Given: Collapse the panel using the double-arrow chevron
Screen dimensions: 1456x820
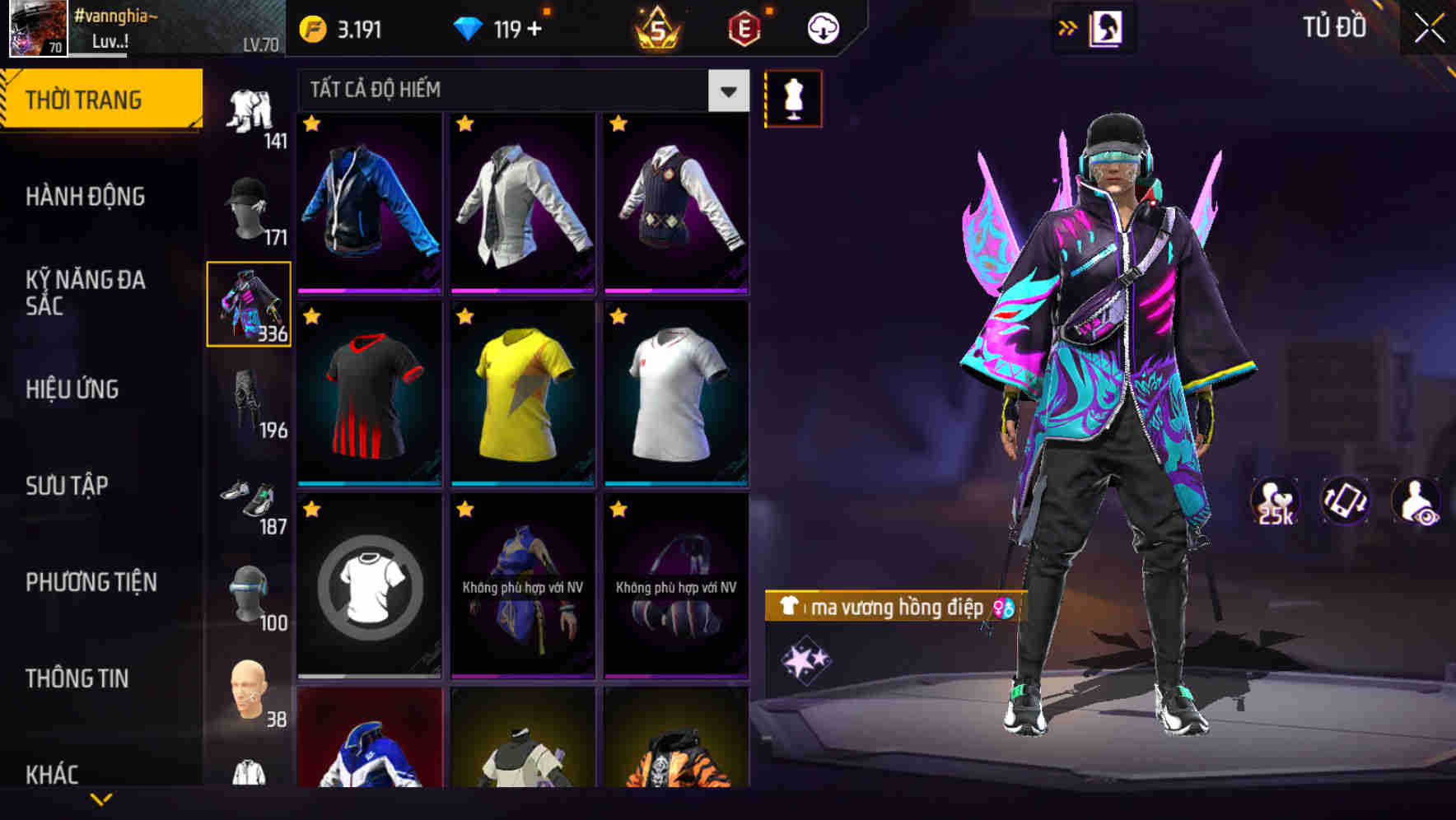Looking at the screenshot, I should (x=1067, y=27).
